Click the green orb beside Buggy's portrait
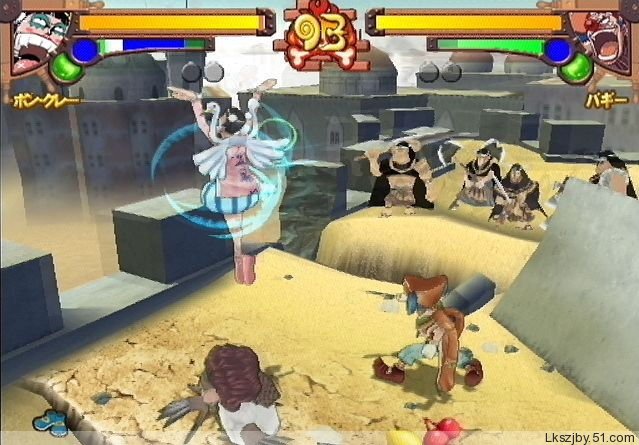The image size is (639, 445). (x=574, y=68)
